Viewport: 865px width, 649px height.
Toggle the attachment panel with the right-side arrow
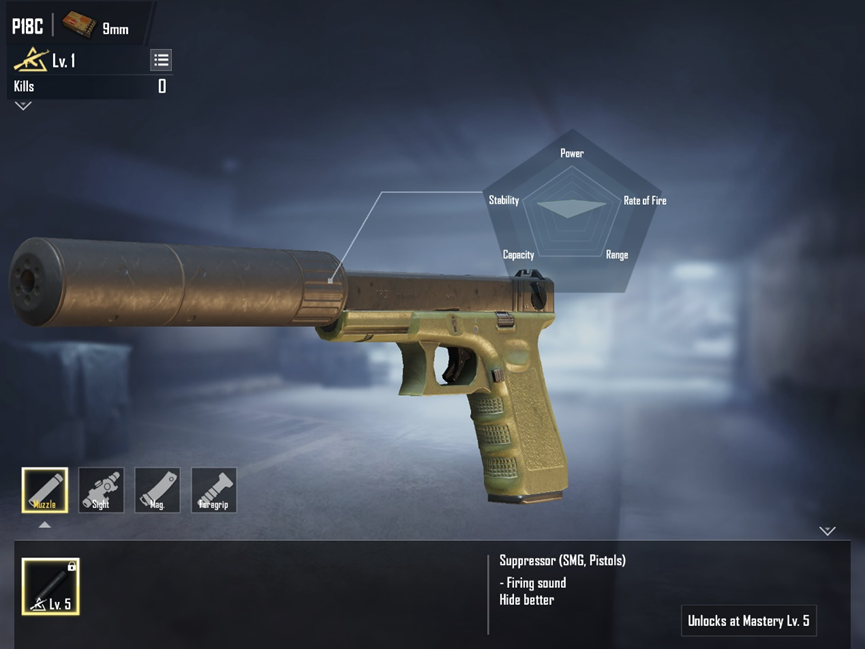pyautogui.click(x=827, y=531)
